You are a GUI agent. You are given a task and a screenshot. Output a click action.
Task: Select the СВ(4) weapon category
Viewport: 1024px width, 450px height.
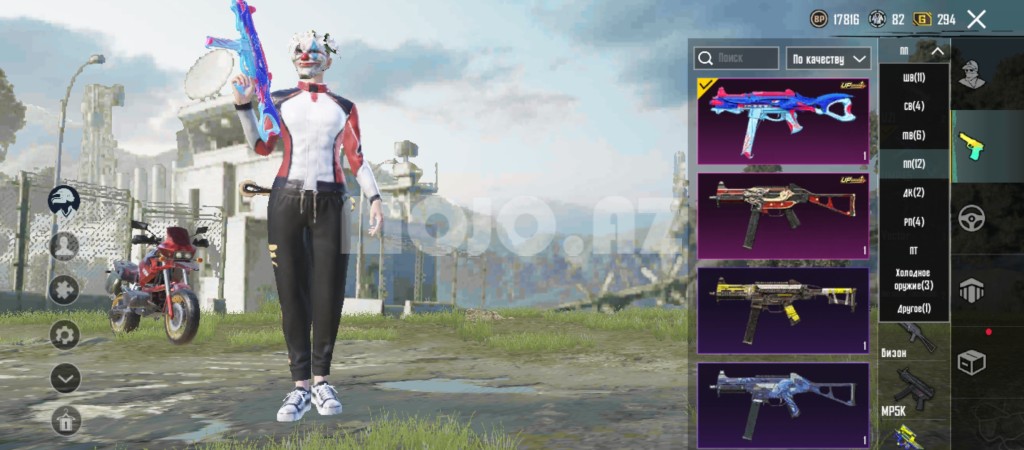(x=912, y=106)
